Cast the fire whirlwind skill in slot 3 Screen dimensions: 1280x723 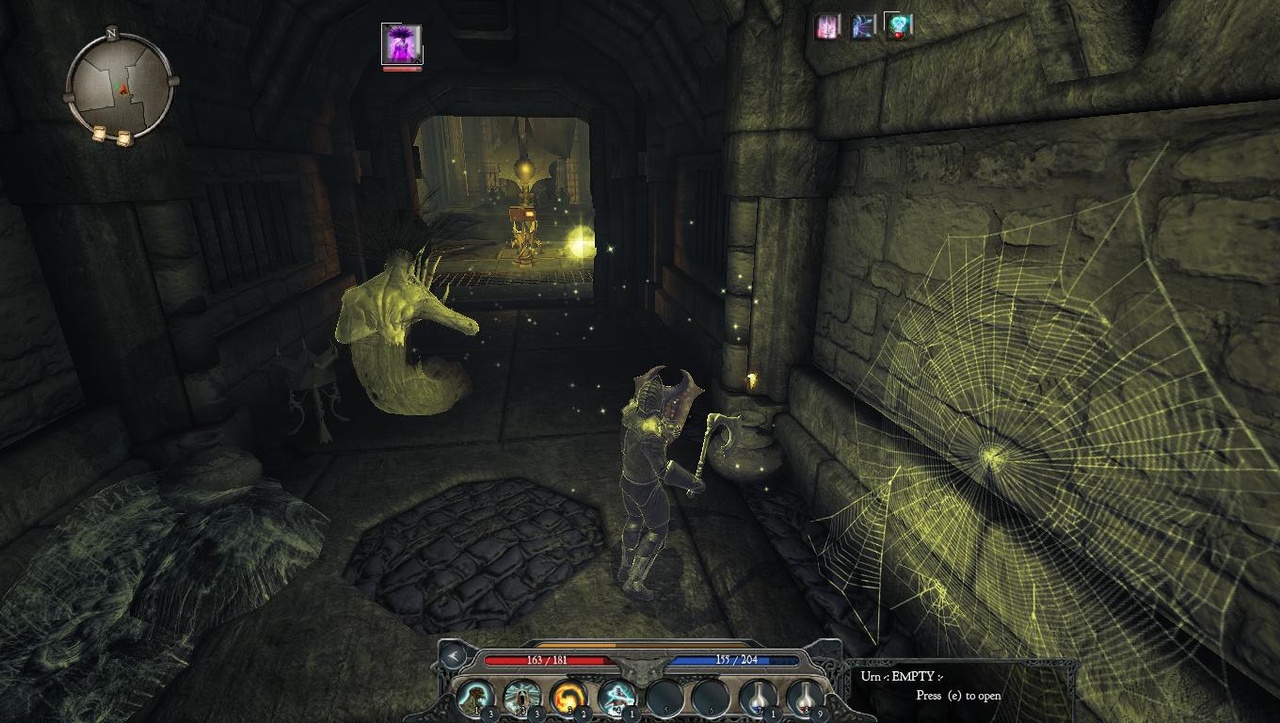(x=568, y=695)
